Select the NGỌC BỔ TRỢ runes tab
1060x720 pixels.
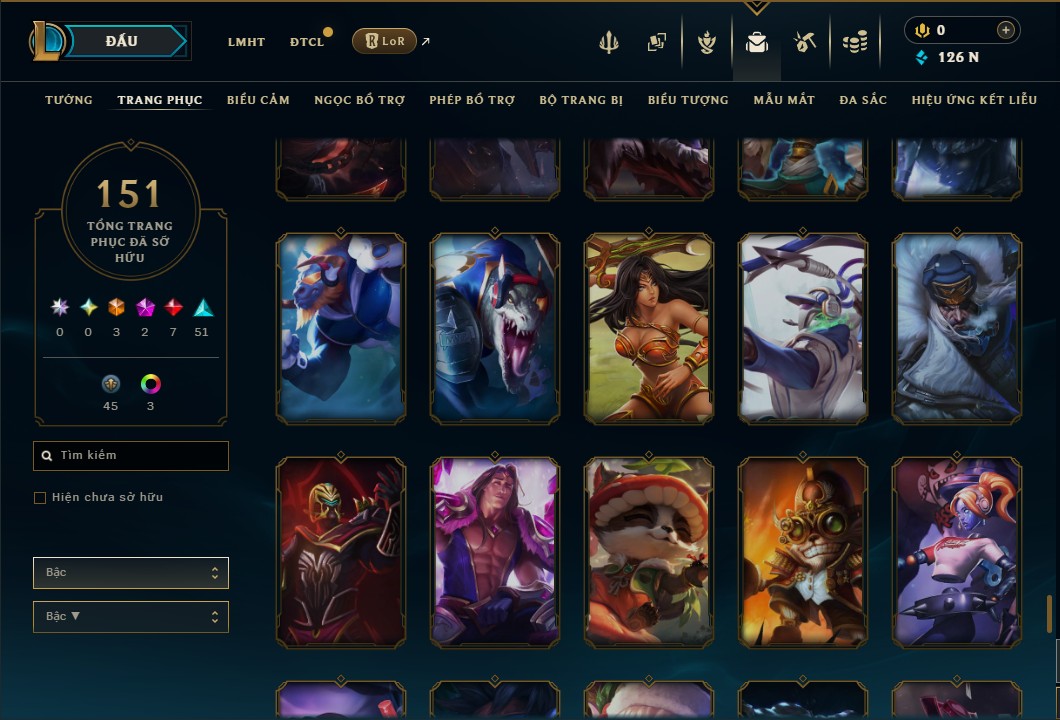point(359,100)
